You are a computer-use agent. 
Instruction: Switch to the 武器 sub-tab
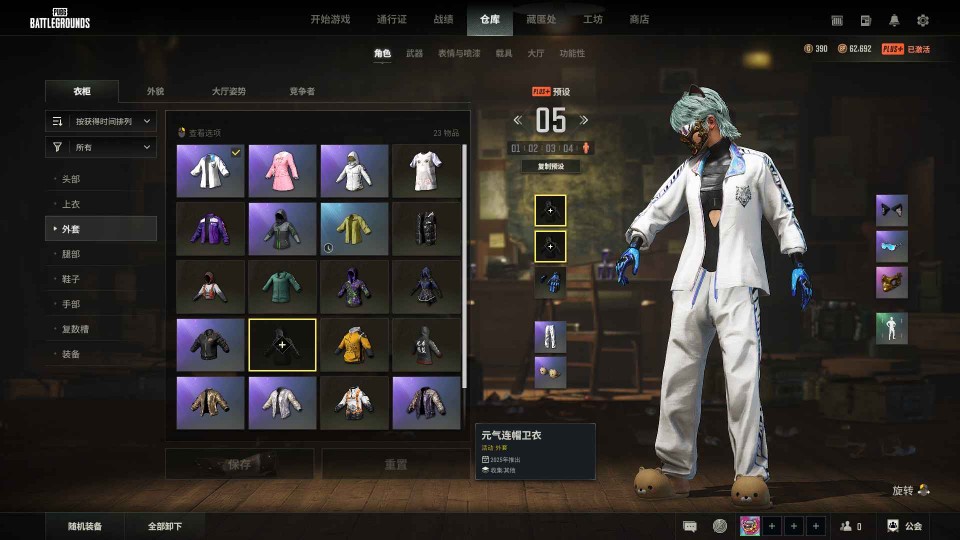[x=414, y=53]
